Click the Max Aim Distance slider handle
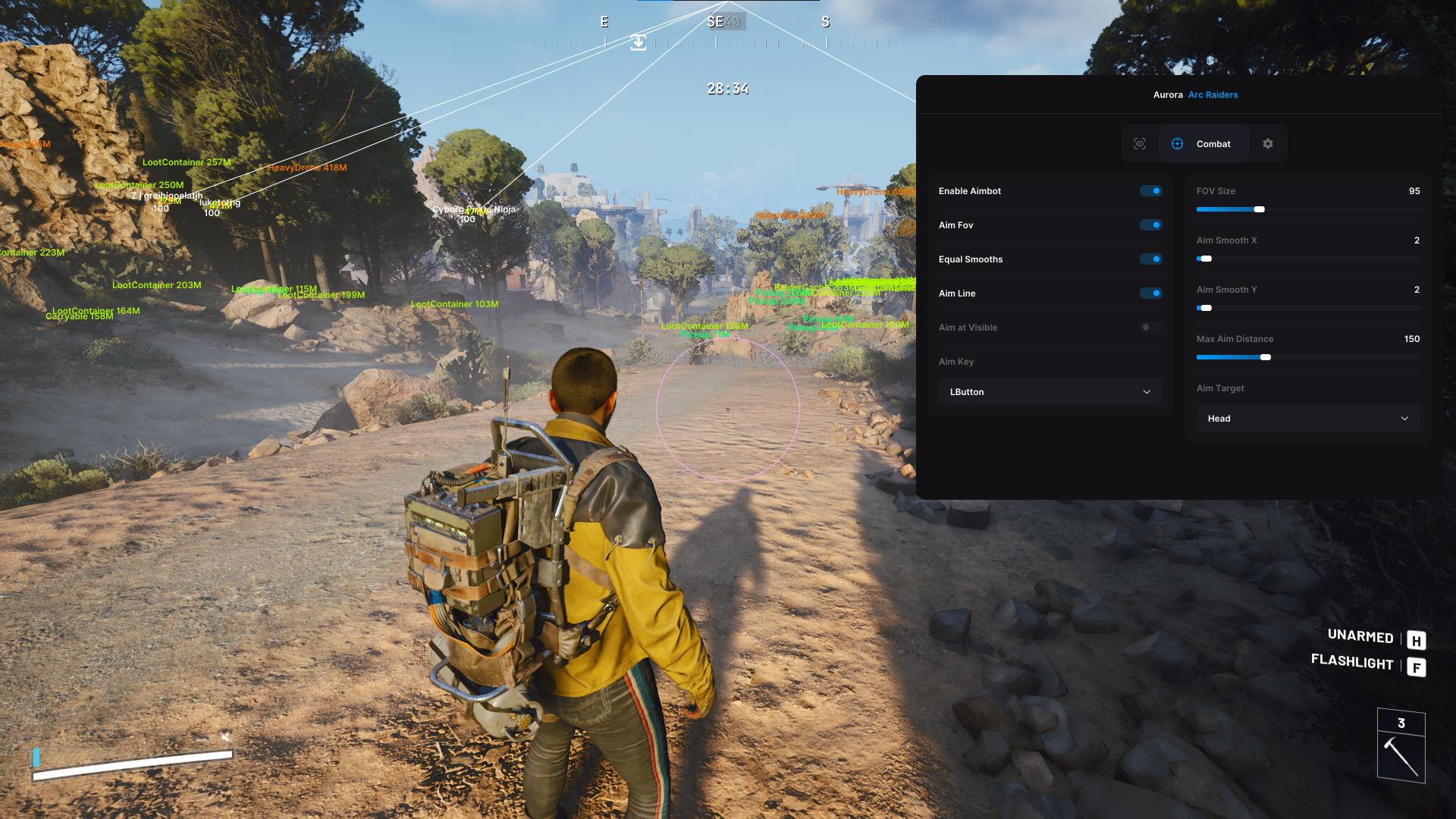Screen dimensions: 1456x819 [x=1266, y=357]
